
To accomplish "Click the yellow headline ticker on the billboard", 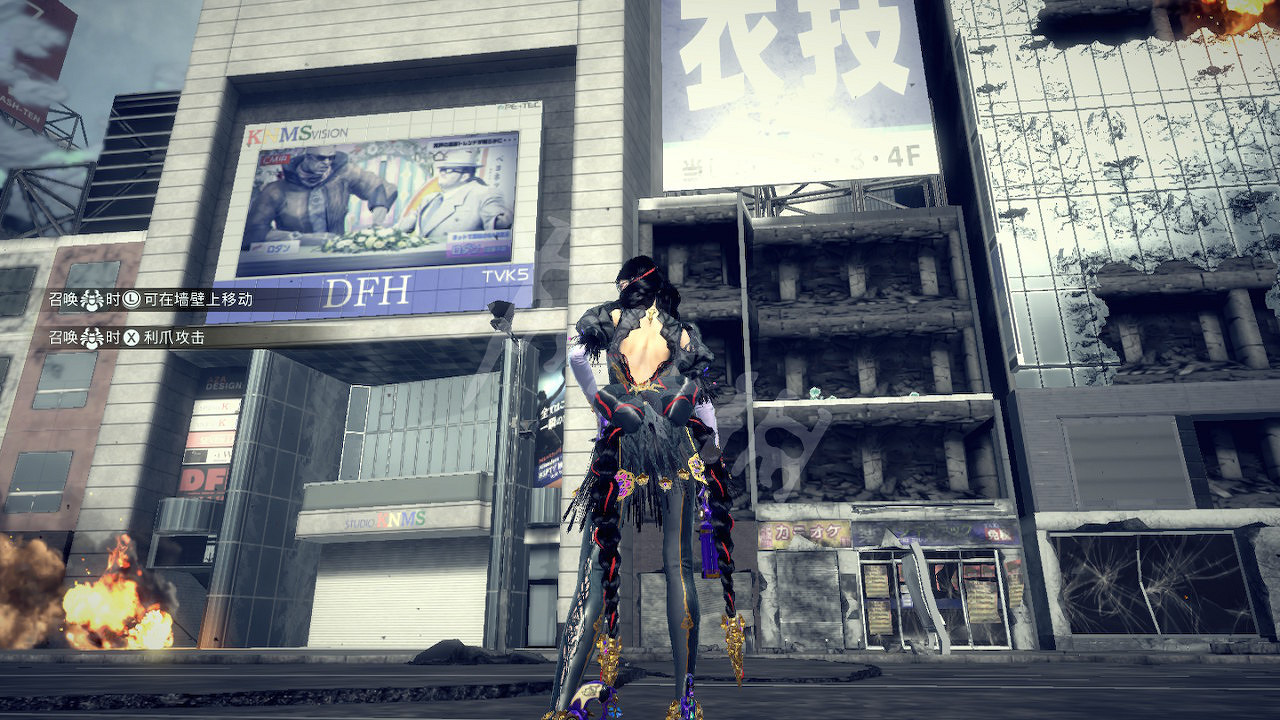I will click(x=472, y=142).
